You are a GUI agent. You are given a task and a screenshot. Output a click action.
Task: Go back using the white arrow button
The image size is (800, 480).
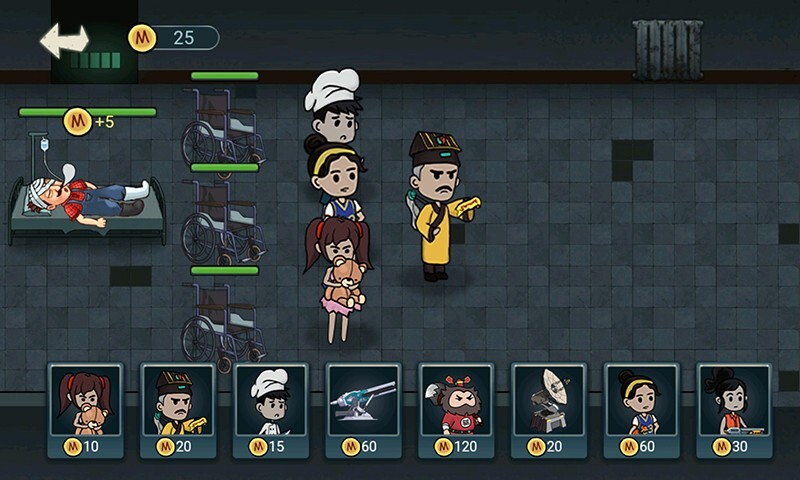(64, 40)
